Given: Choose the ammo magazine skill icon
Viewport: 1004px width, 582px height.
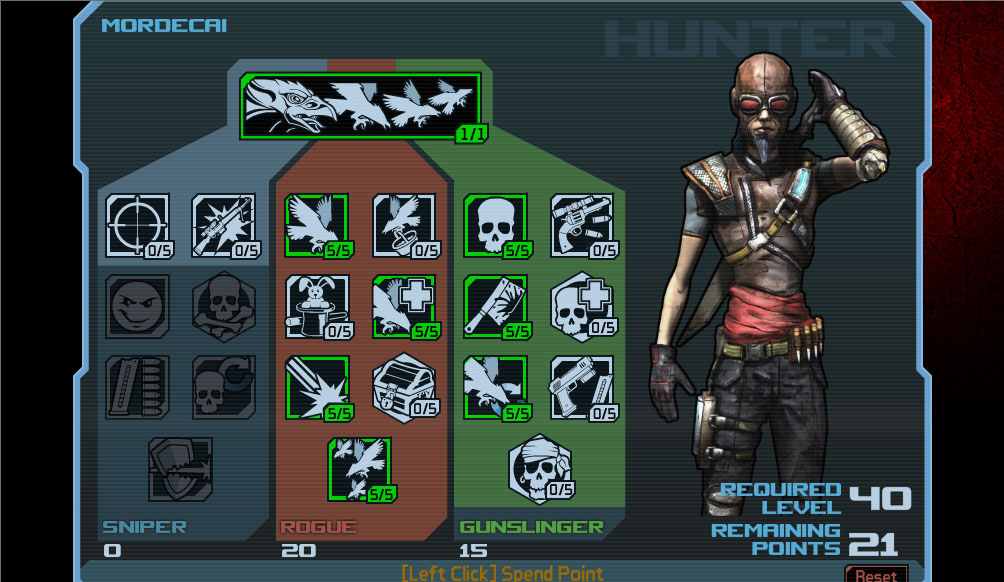Looking at the screenshot, I should pos(137,387).
